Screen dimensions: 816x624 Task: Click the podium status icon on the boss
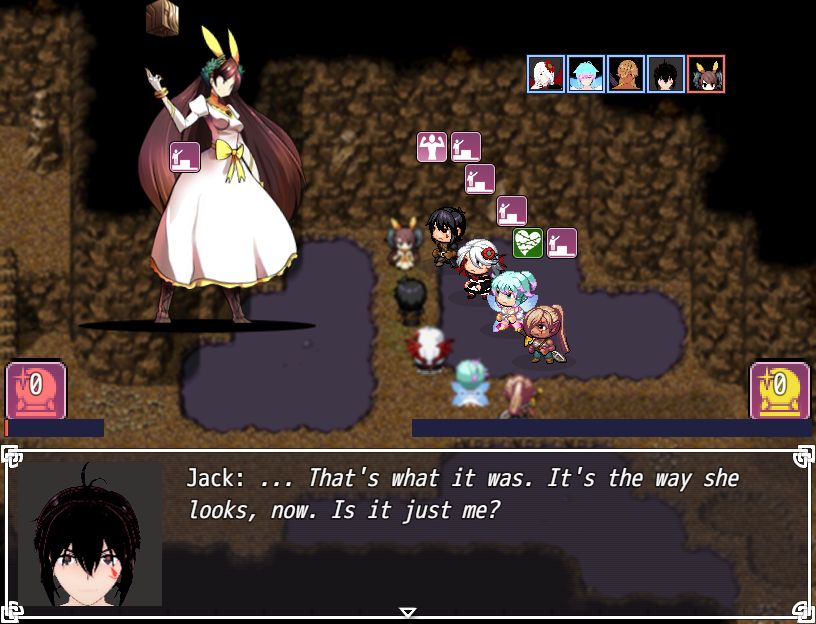click(x=185, y=157)
